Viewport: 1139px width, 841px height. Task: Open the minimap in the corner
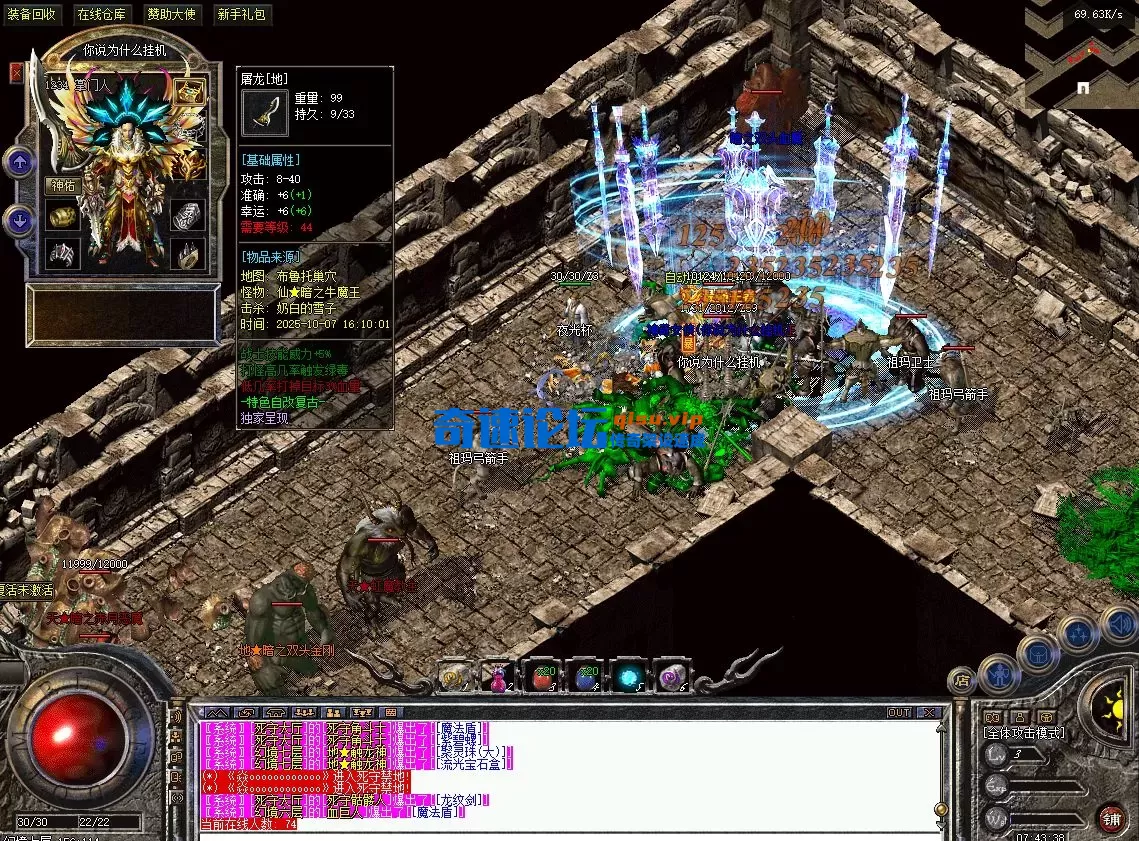pyautogui.click(x=1082, y=55)
